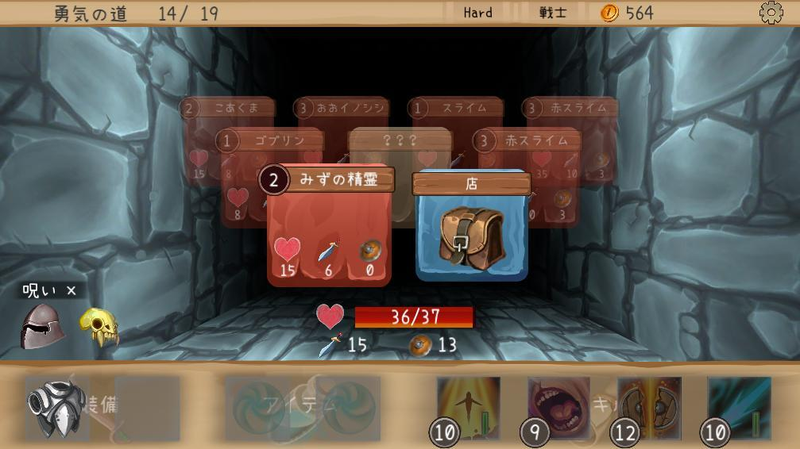800x449 pixels.
Task: Select the armor in the equipment slot
Action: 54,407
